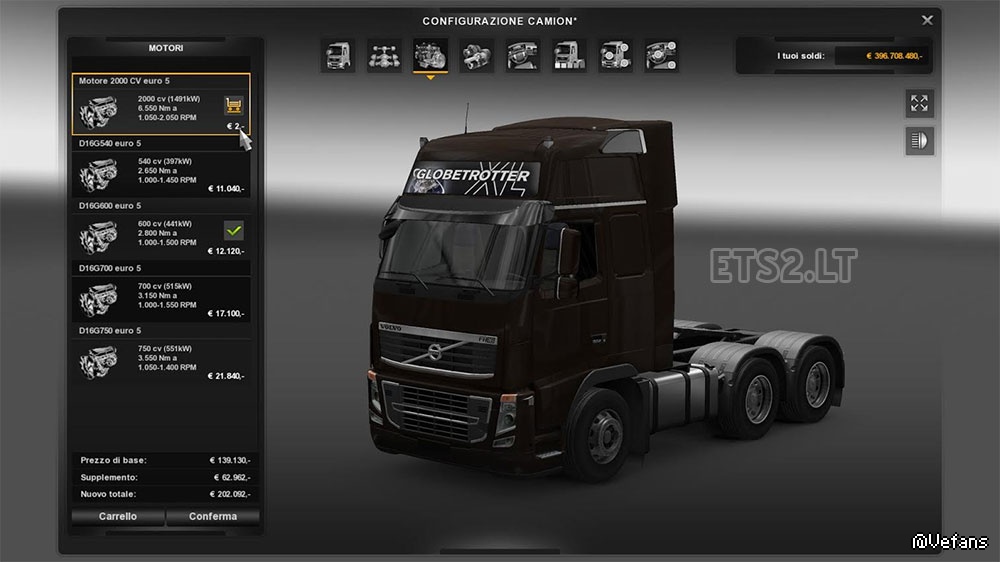Open the truck exterior accessories tab

(614, 56)
